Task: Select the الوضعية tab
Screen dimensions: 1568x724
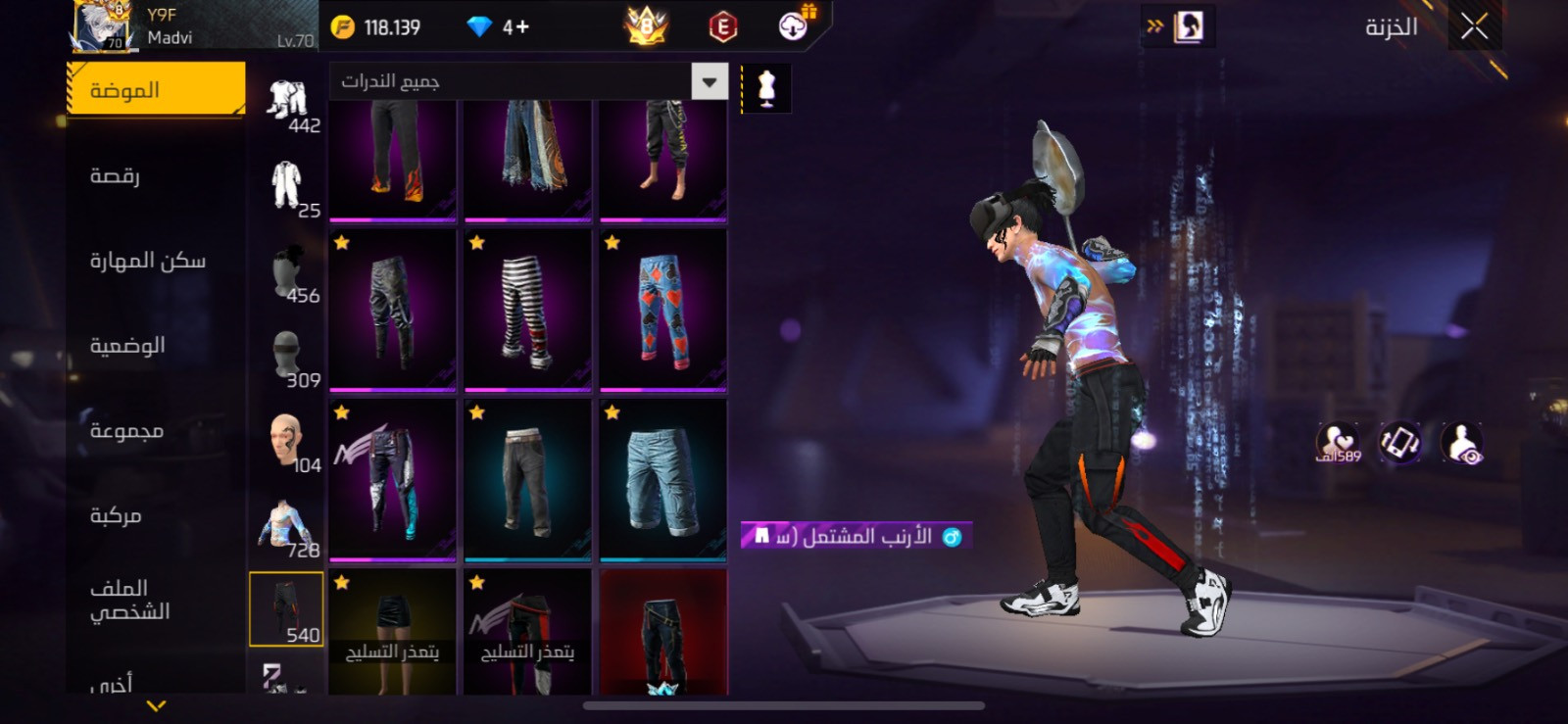Action: [127, 346]
